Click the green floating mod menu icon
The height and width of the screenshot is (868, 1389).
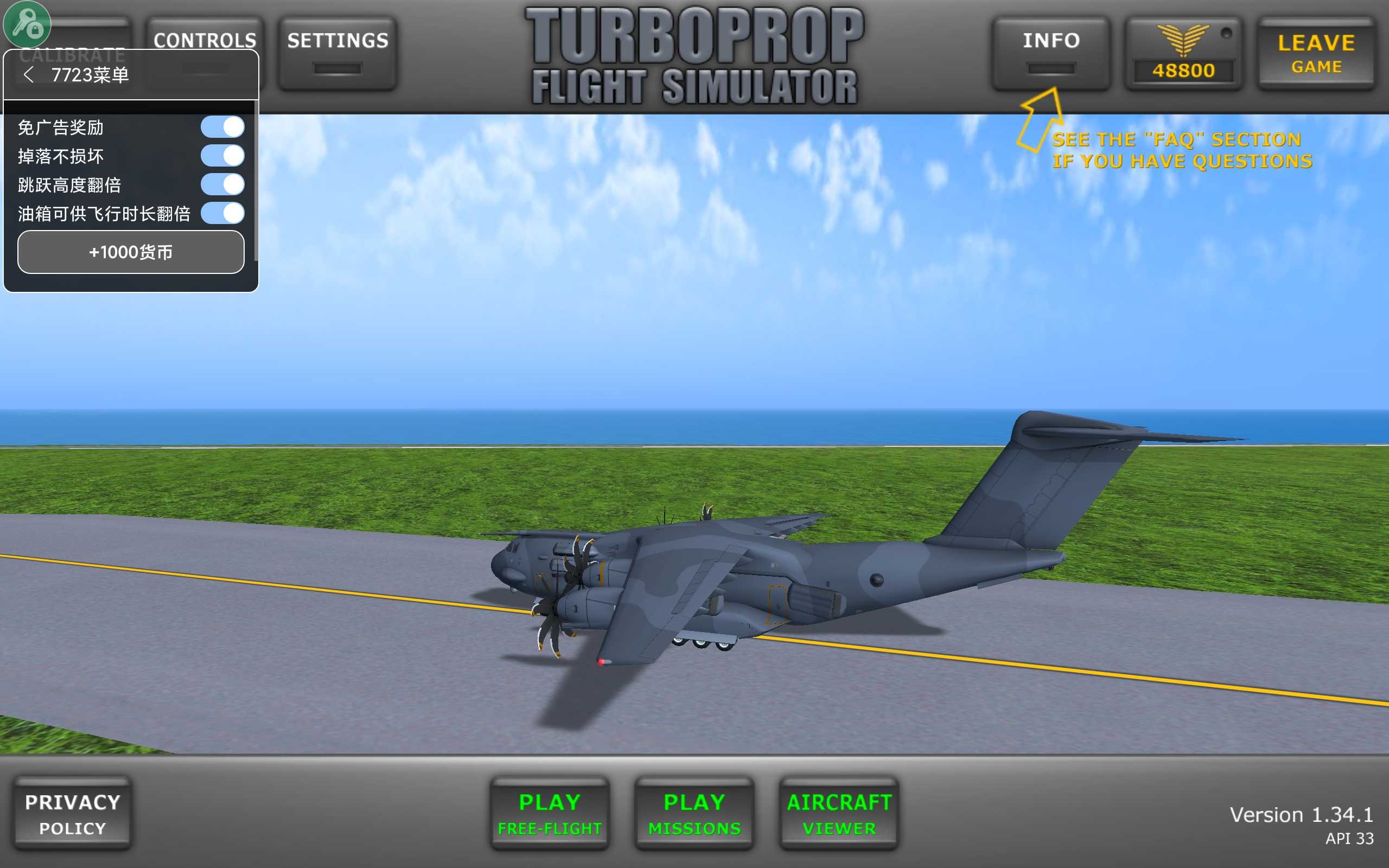tap(27, 24)
